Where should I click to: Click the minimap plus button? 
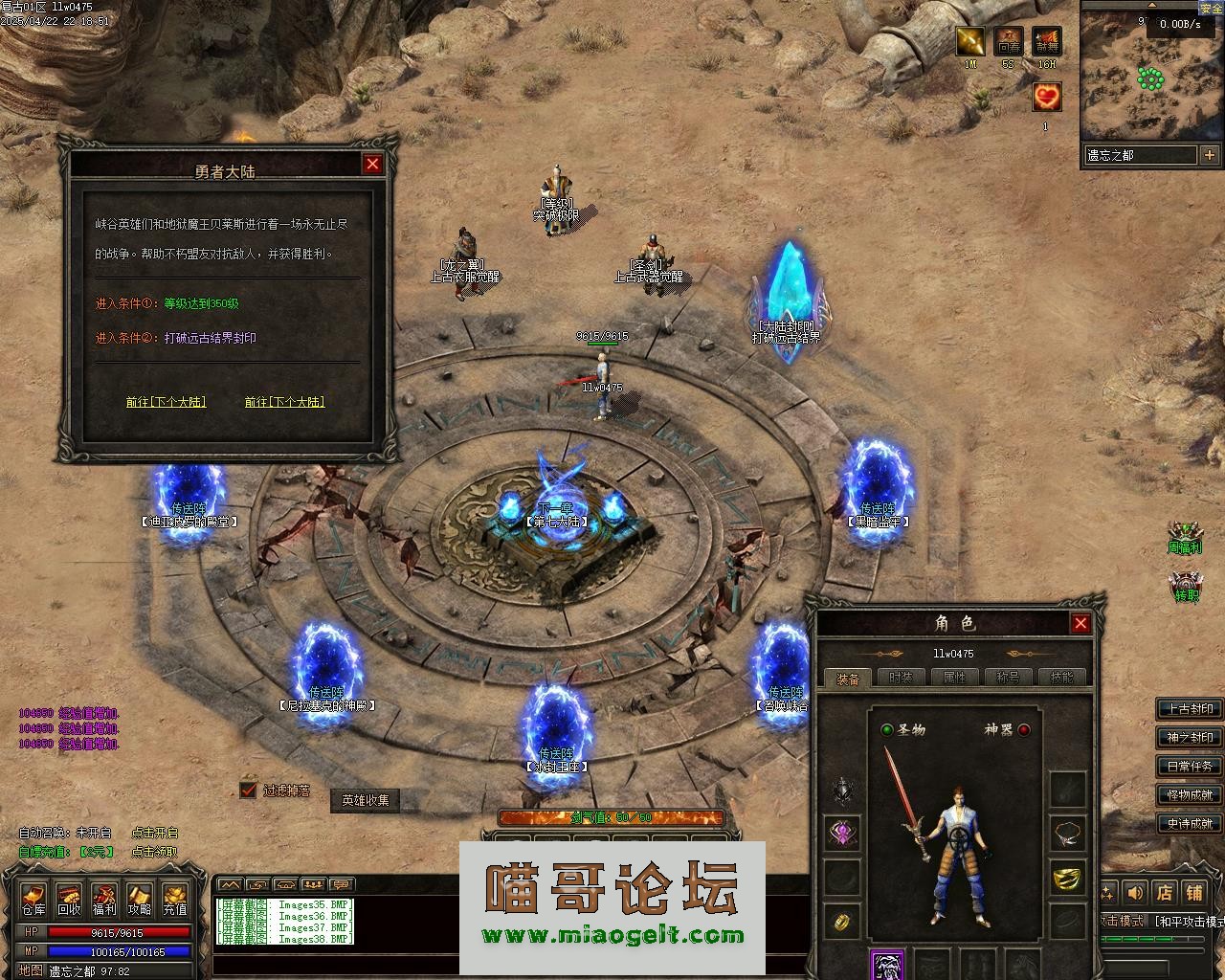1210,154
